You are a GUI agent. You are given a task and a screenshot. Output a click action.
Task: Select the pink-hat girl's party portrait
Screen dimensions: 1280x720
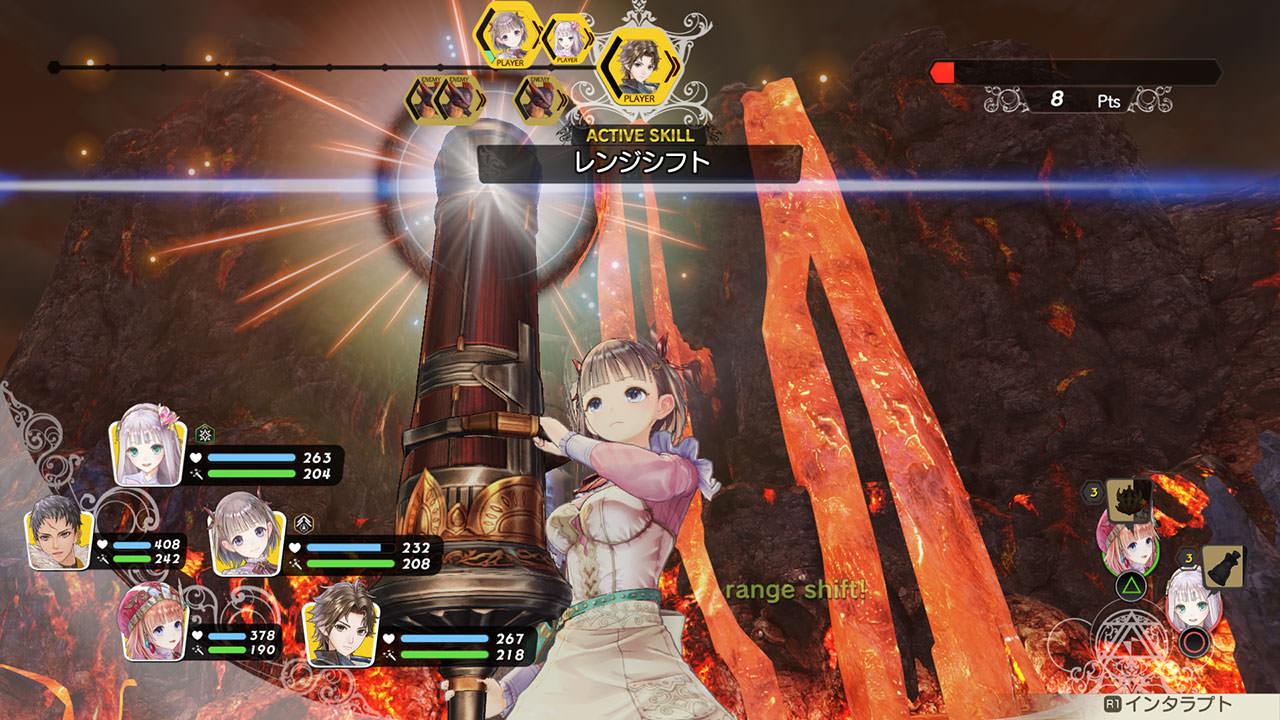tap(152, 623)
